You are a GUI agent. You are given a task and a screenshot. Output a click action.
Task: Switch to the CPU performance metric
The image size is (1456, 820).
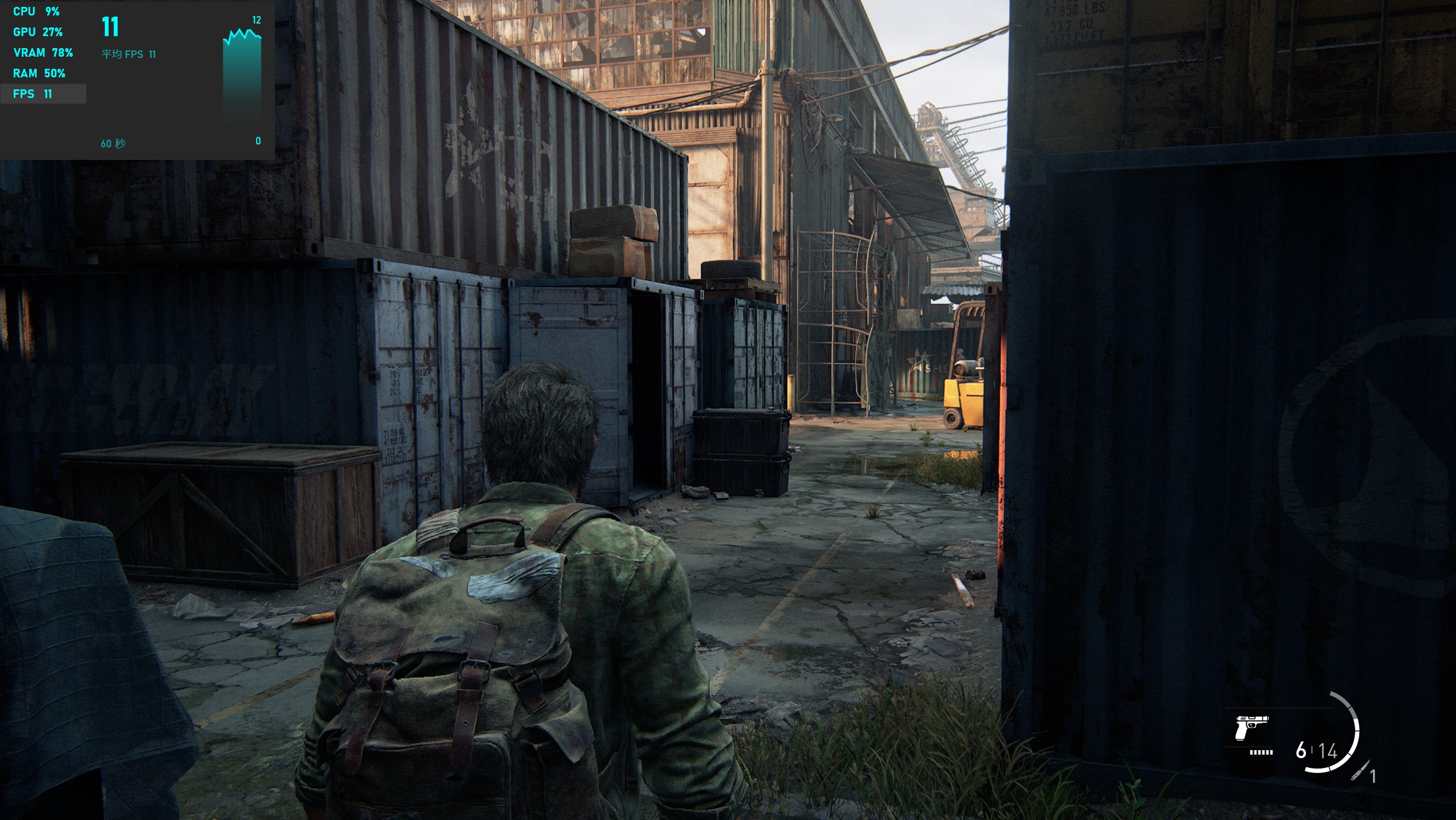click(x=36, y=11)
